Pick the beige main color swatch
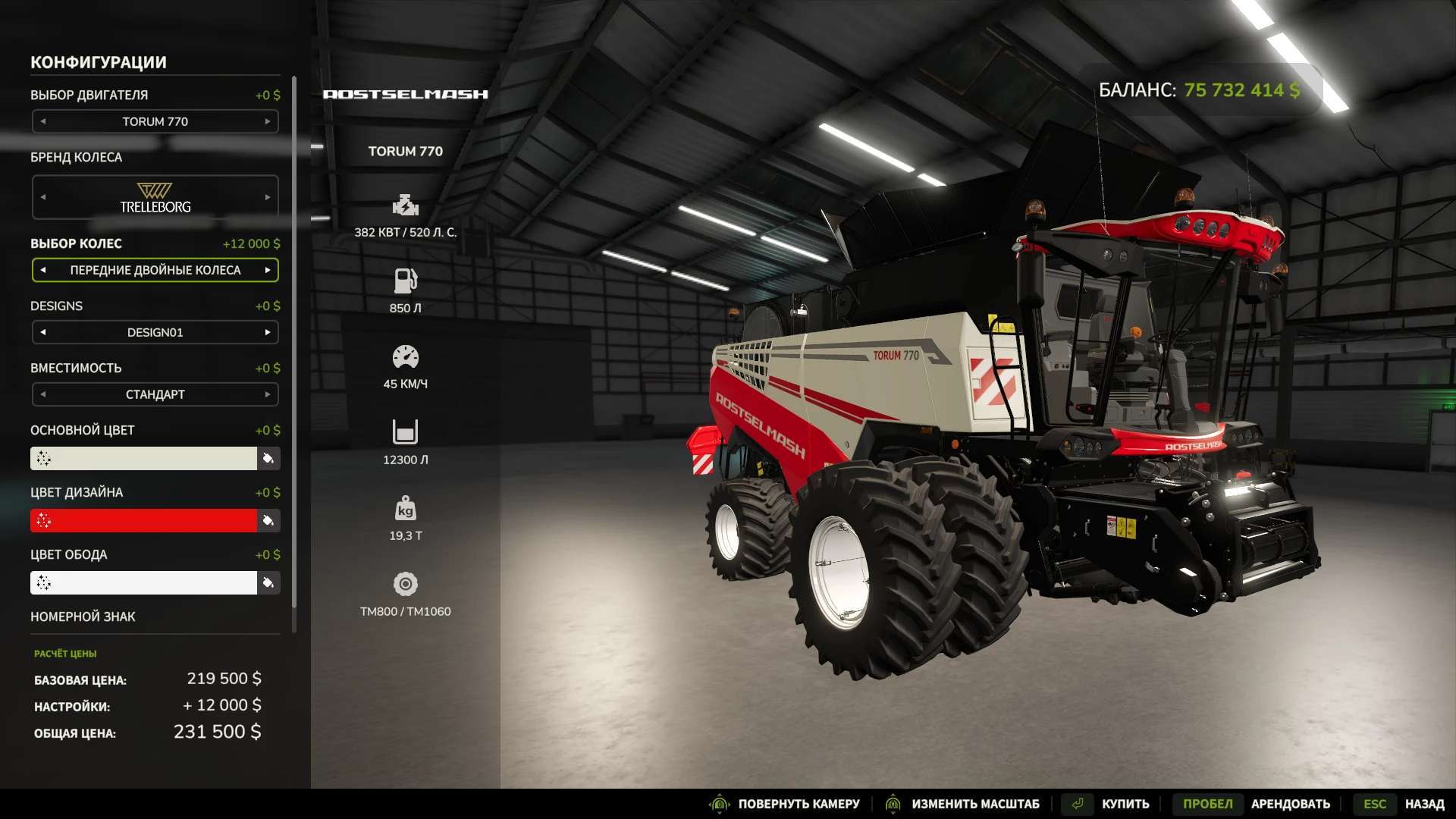Image resolution: width=1456 pixels, height=819 pixels. pos(144,458)
